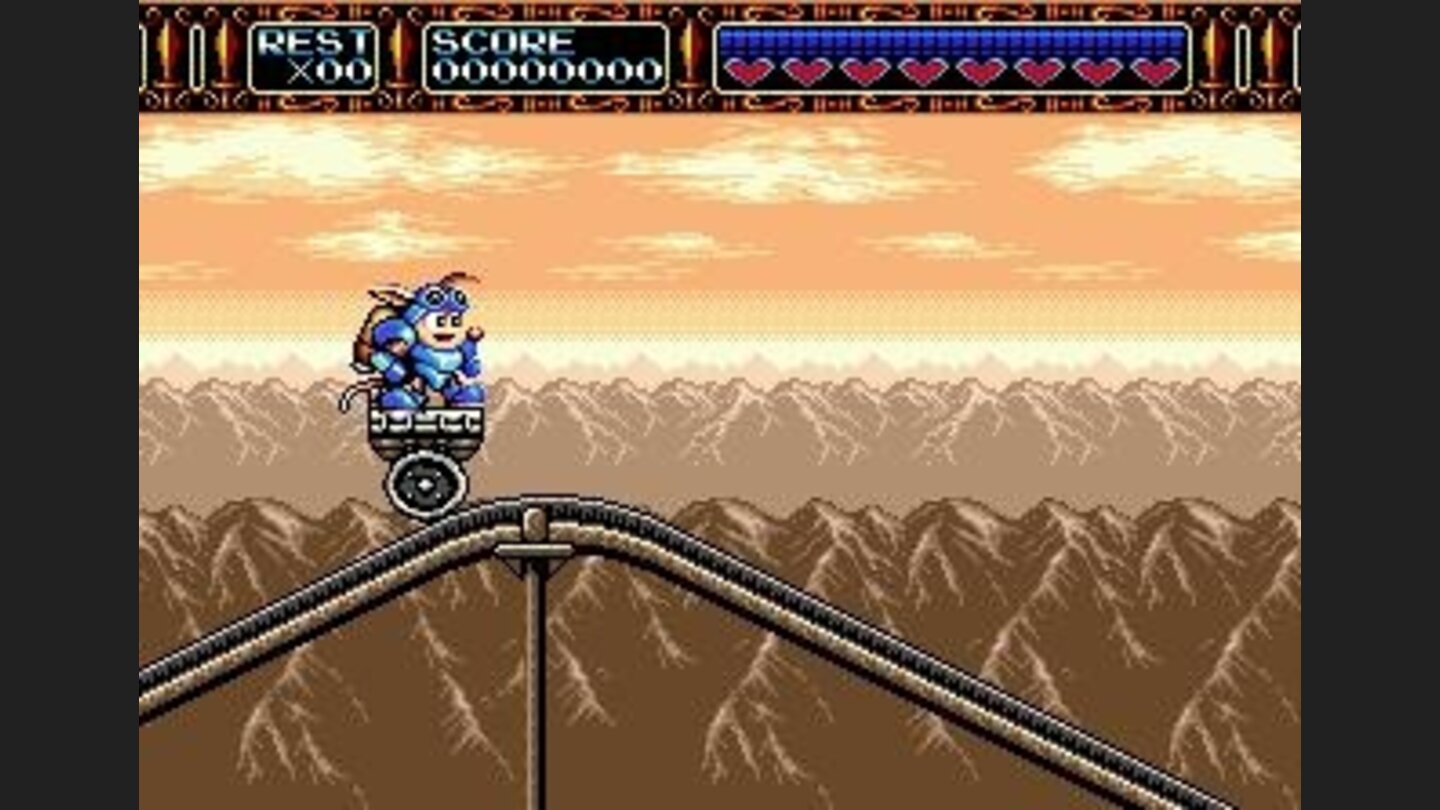Click the torch ornament right of SCORE
This screenshot has height=810, width=1440.
[689, 55]
